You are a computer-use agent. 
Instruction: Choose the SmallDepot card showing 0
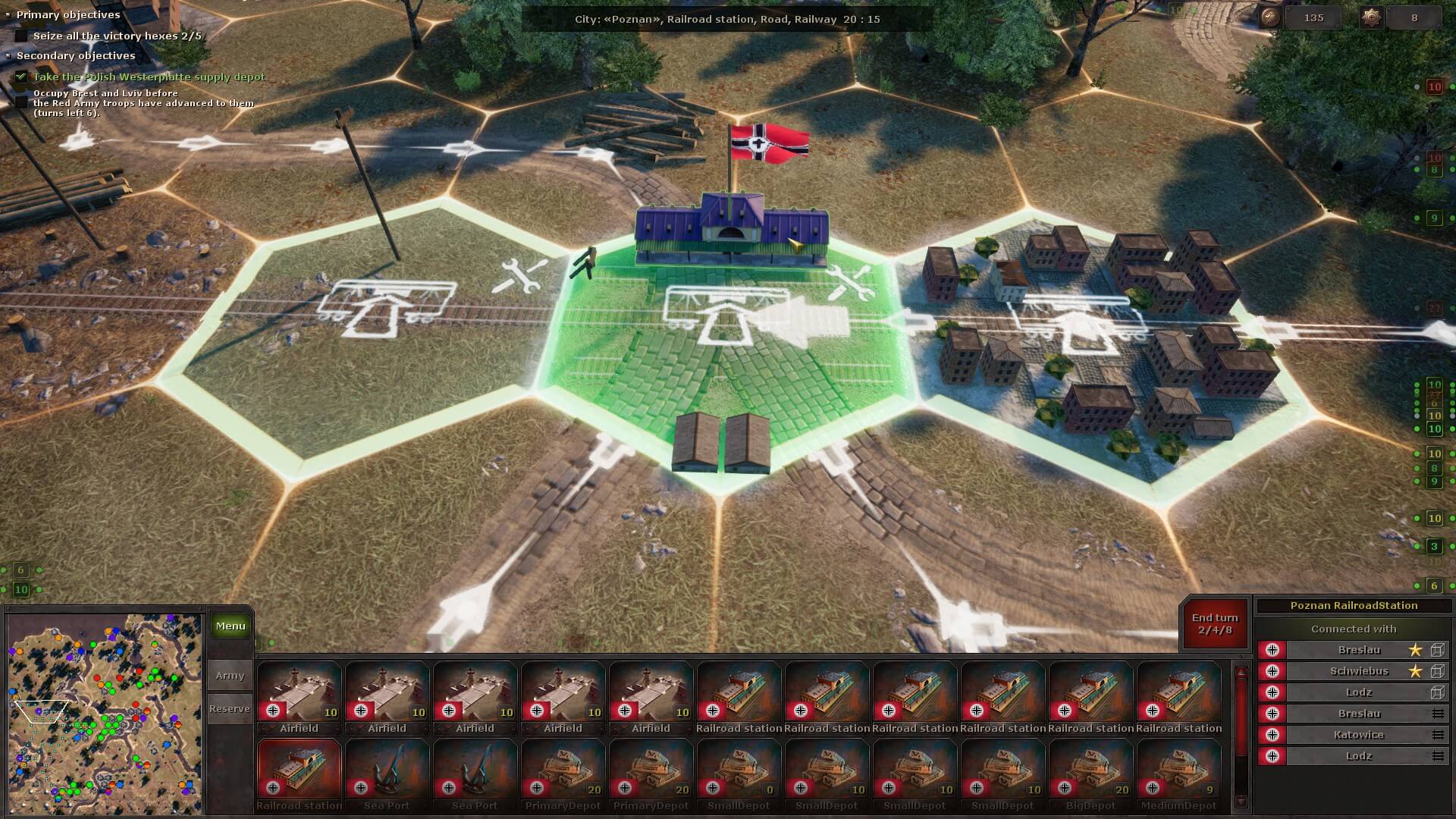coord(739,773)
